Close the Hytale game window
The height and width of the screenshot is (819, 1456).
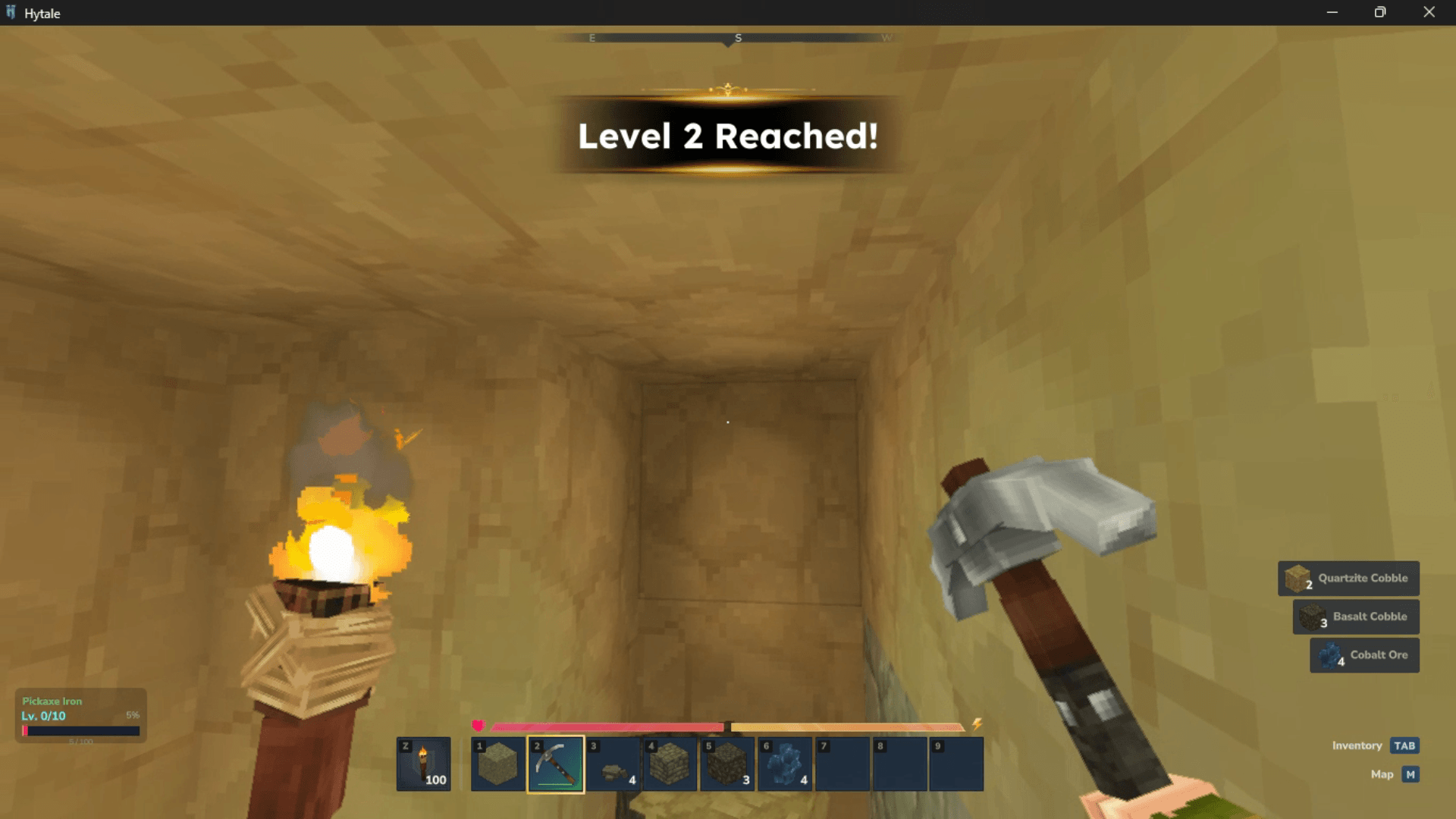[x=1429, y=12]
